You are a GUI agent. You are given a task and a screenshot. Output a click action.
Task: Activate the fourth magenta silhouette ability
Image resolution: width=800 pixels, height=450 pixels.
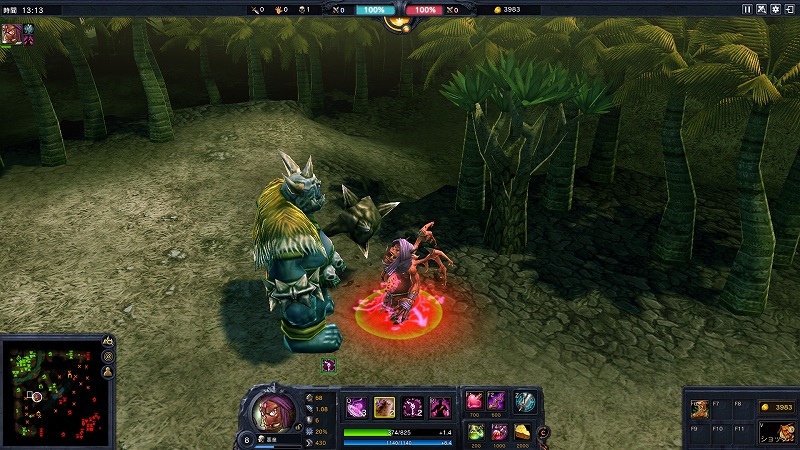pyautogui.click(x=440, y=407)
